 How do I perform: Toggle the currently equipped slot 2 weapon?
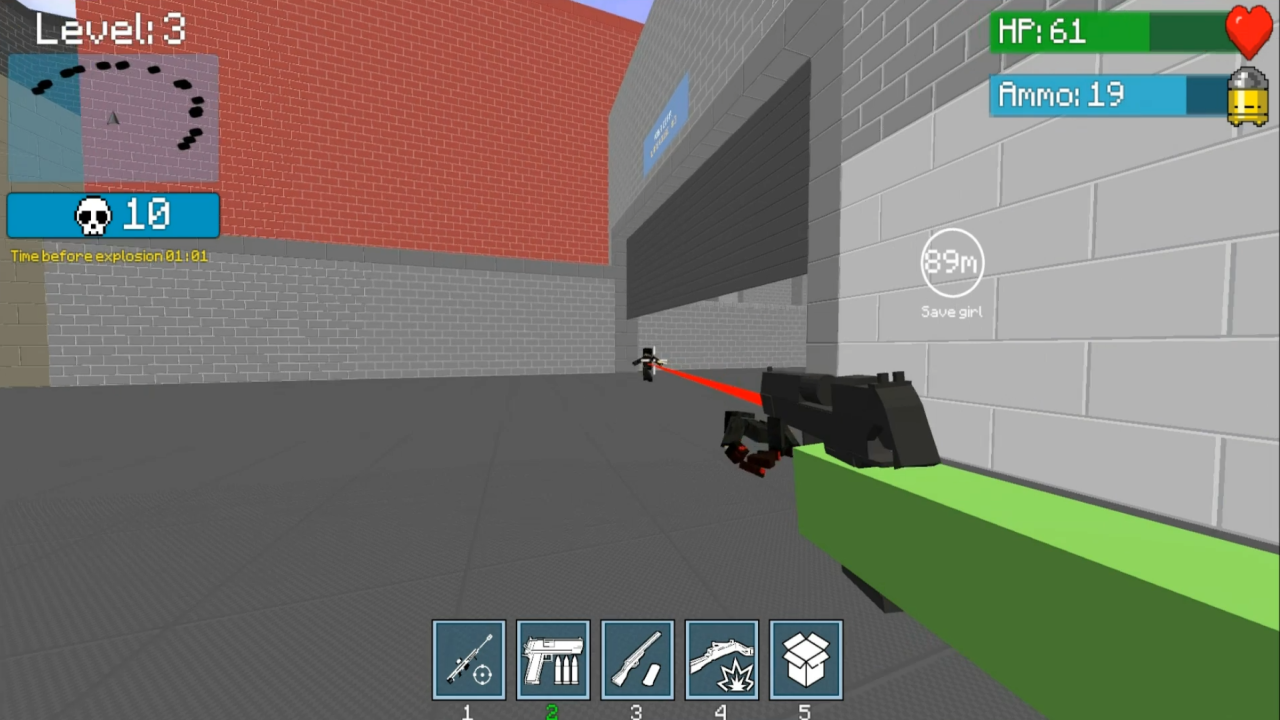click(553, 659)
